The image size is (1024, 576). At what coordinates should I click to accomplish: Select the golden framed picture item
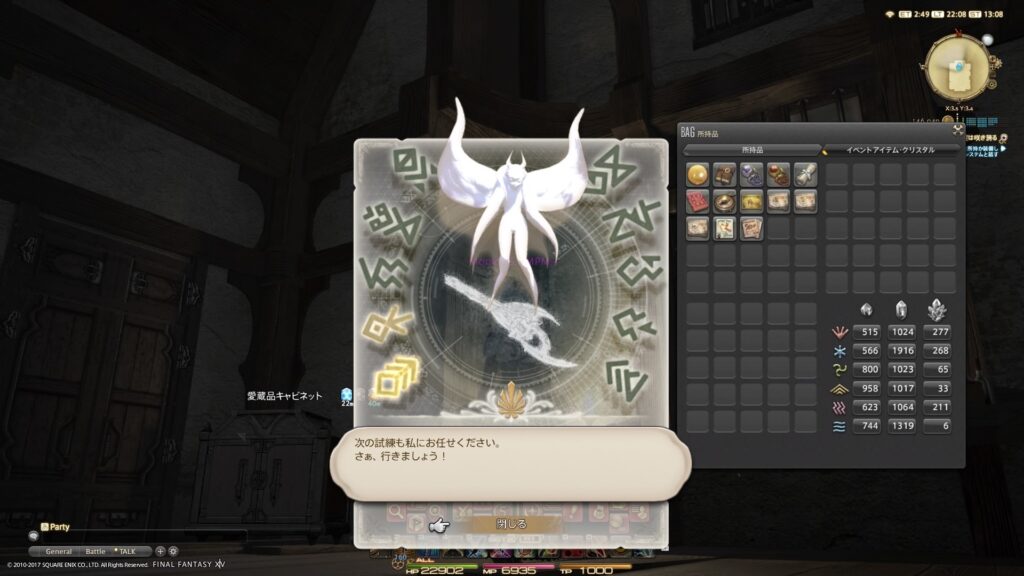pyautogui.click(x=751, y=201)
